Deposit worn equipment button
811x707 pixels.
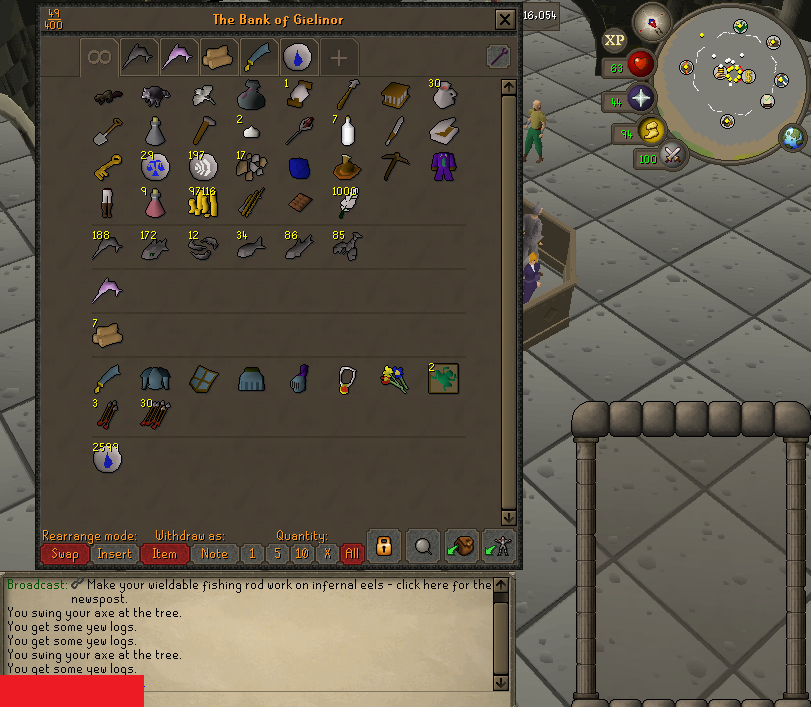(497, 546)
